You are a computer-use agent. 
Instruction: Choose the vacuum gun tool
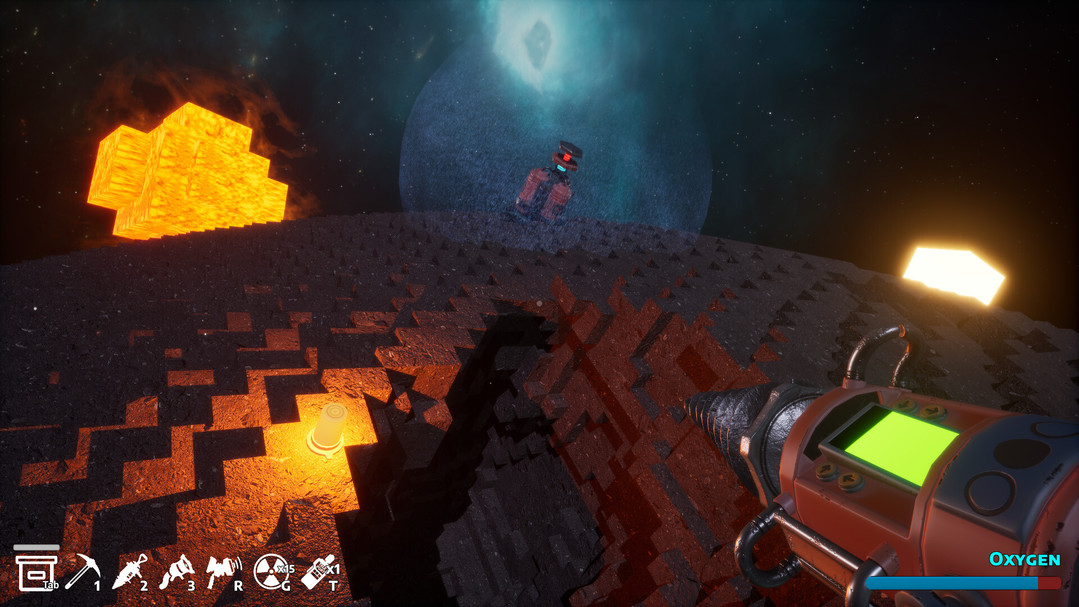[x=176, y=572]
